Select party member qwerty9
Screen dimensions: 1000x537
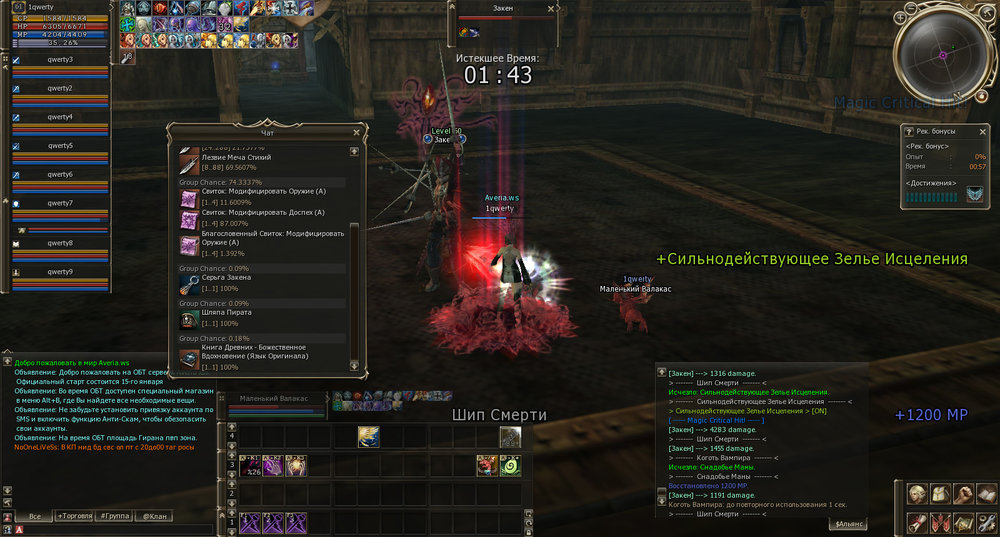tap(60, 273)
